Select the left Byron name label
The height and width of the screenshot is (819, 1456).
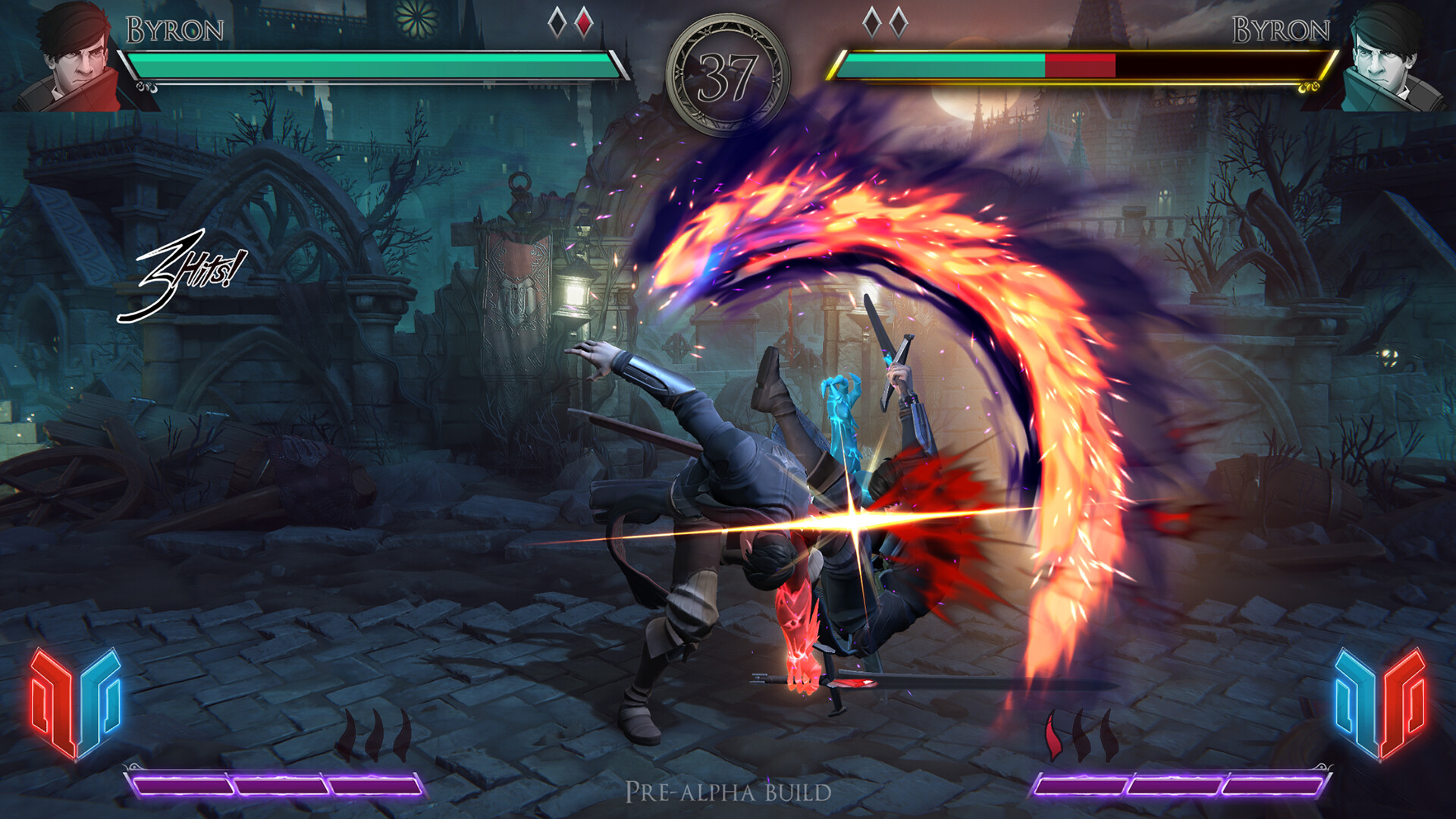click(x=173, y=29)
